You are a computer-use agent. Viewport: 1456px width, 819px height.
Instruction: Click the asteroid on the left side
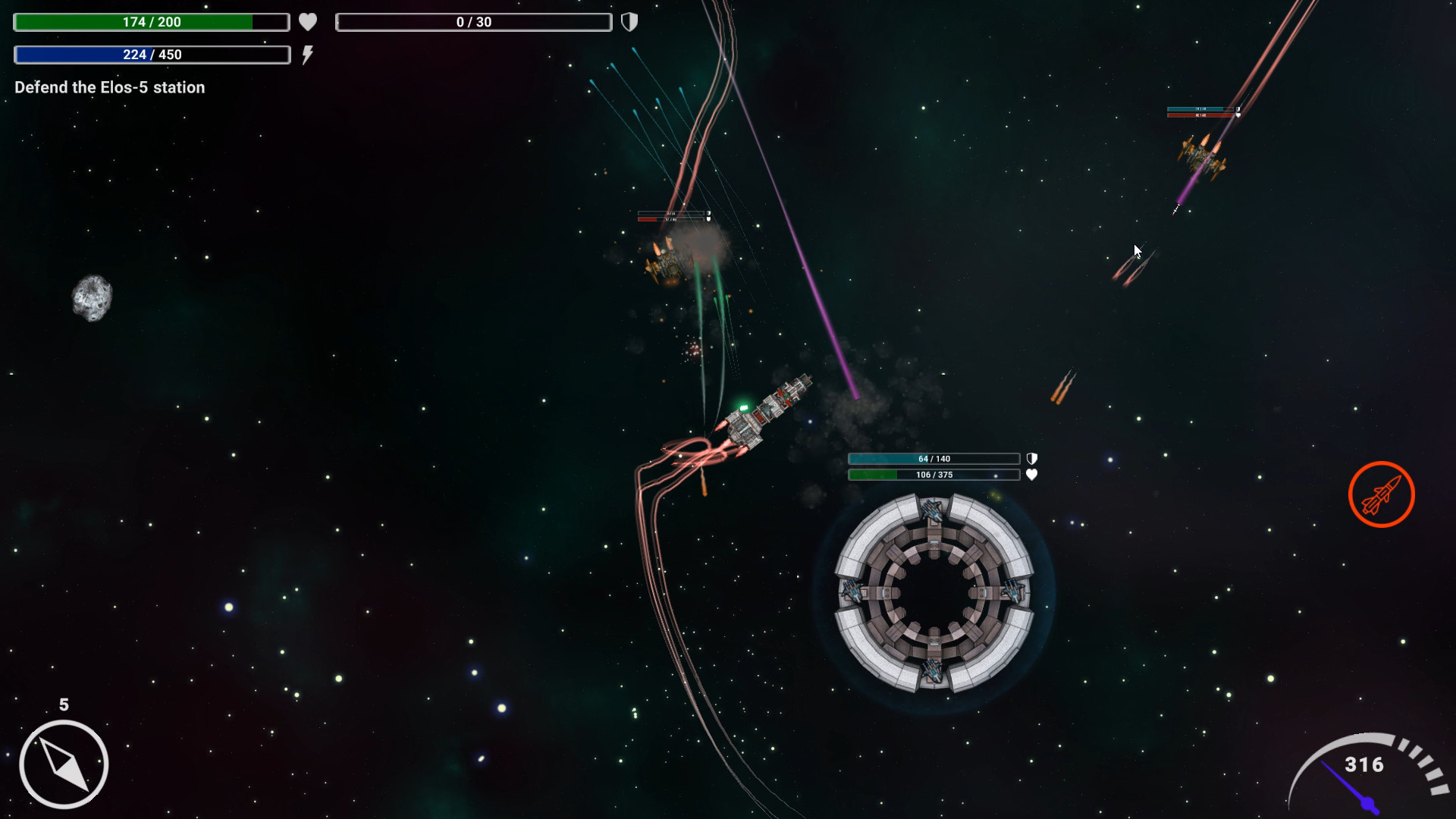[93, 299]
